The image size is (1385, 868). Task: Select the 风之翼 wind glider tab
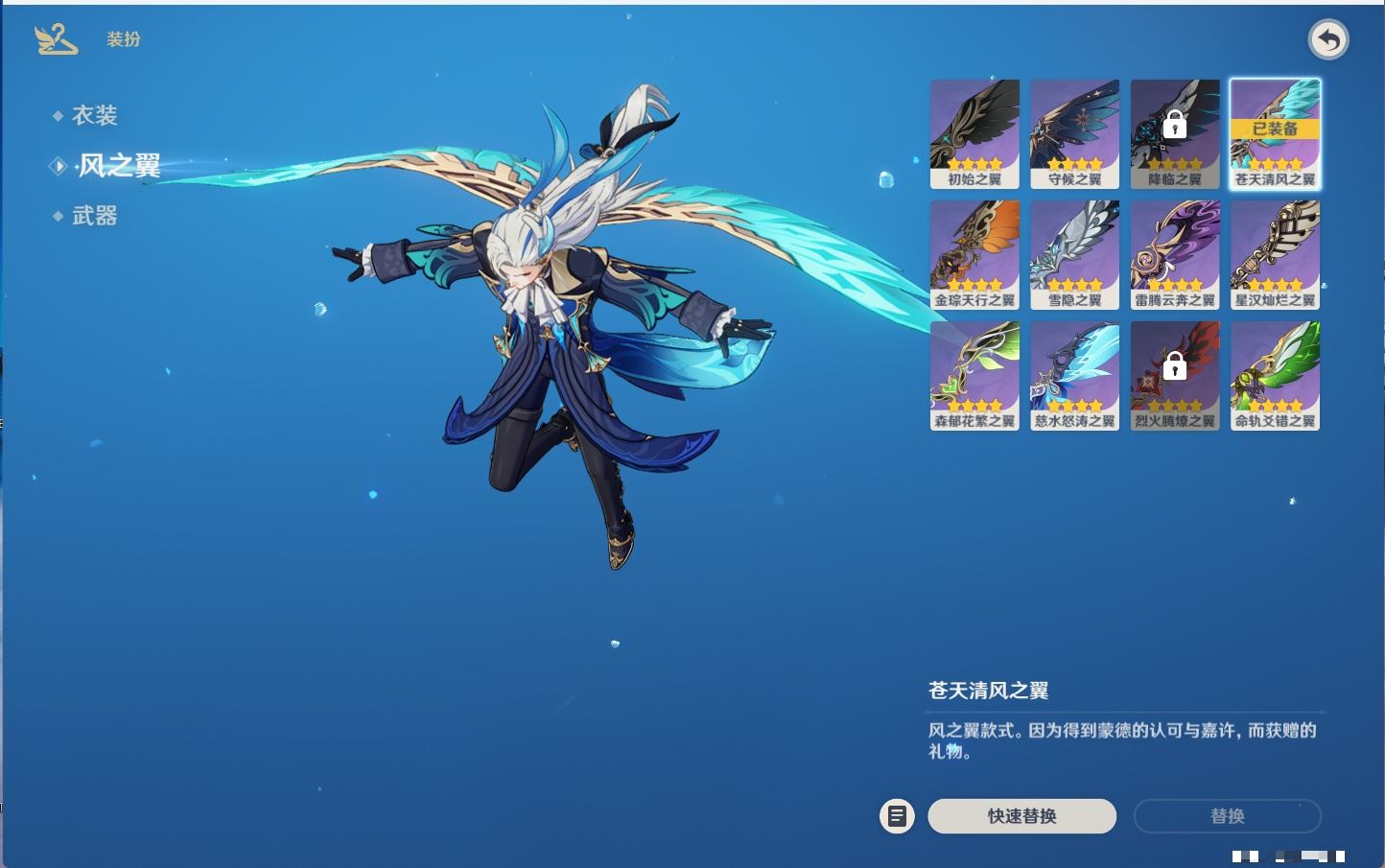pos(118,166)
